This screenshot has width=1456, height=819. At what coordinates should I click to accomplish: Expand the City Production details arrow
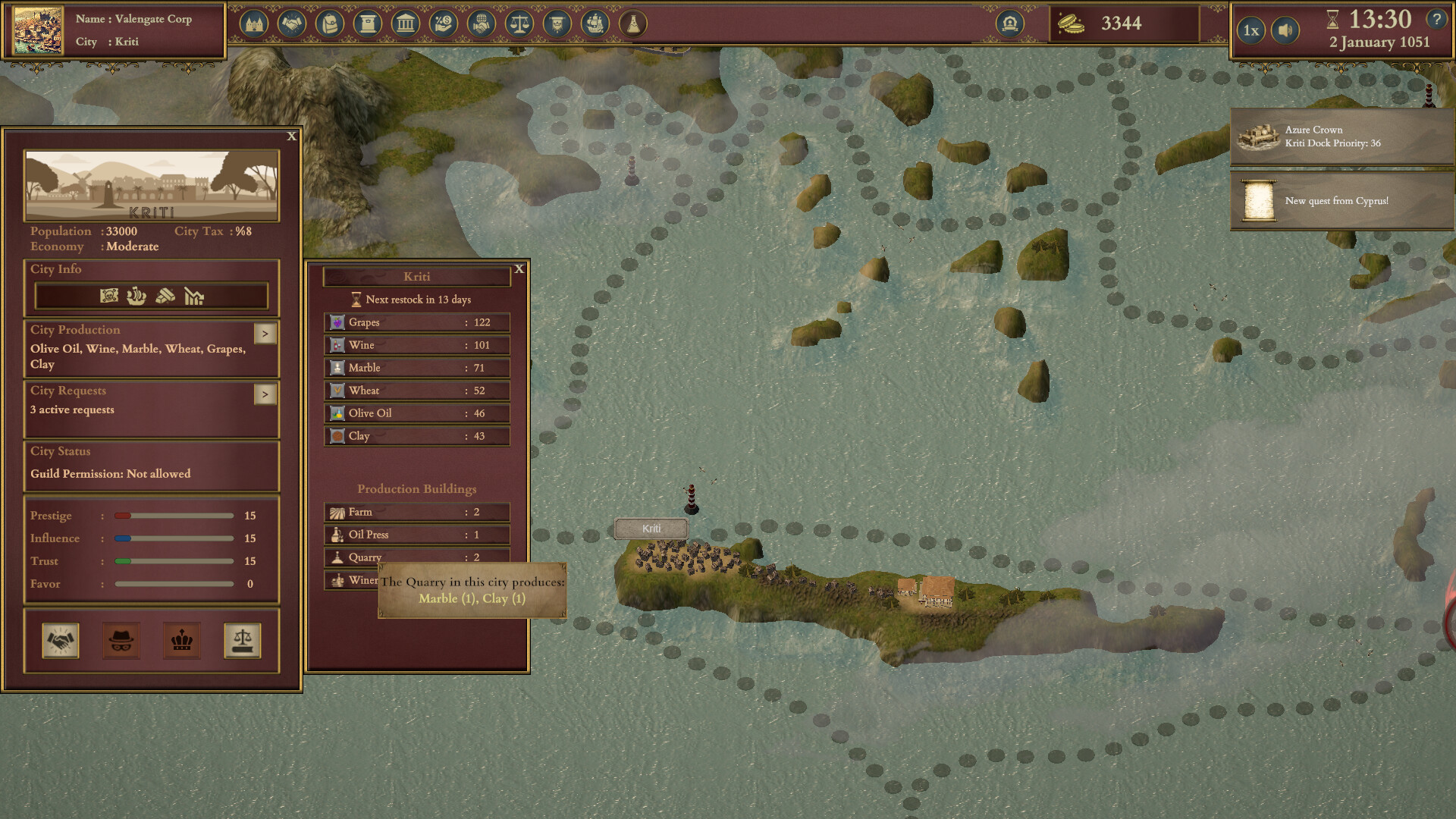[265, 334]
